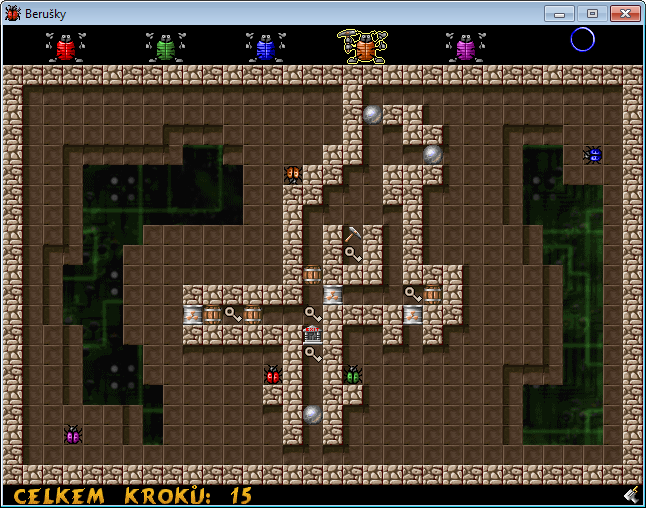The height and width of the screenshot is (508, 646).
Task: Switch to the green ladybug portrait
Action: click(x=165, y=47)
